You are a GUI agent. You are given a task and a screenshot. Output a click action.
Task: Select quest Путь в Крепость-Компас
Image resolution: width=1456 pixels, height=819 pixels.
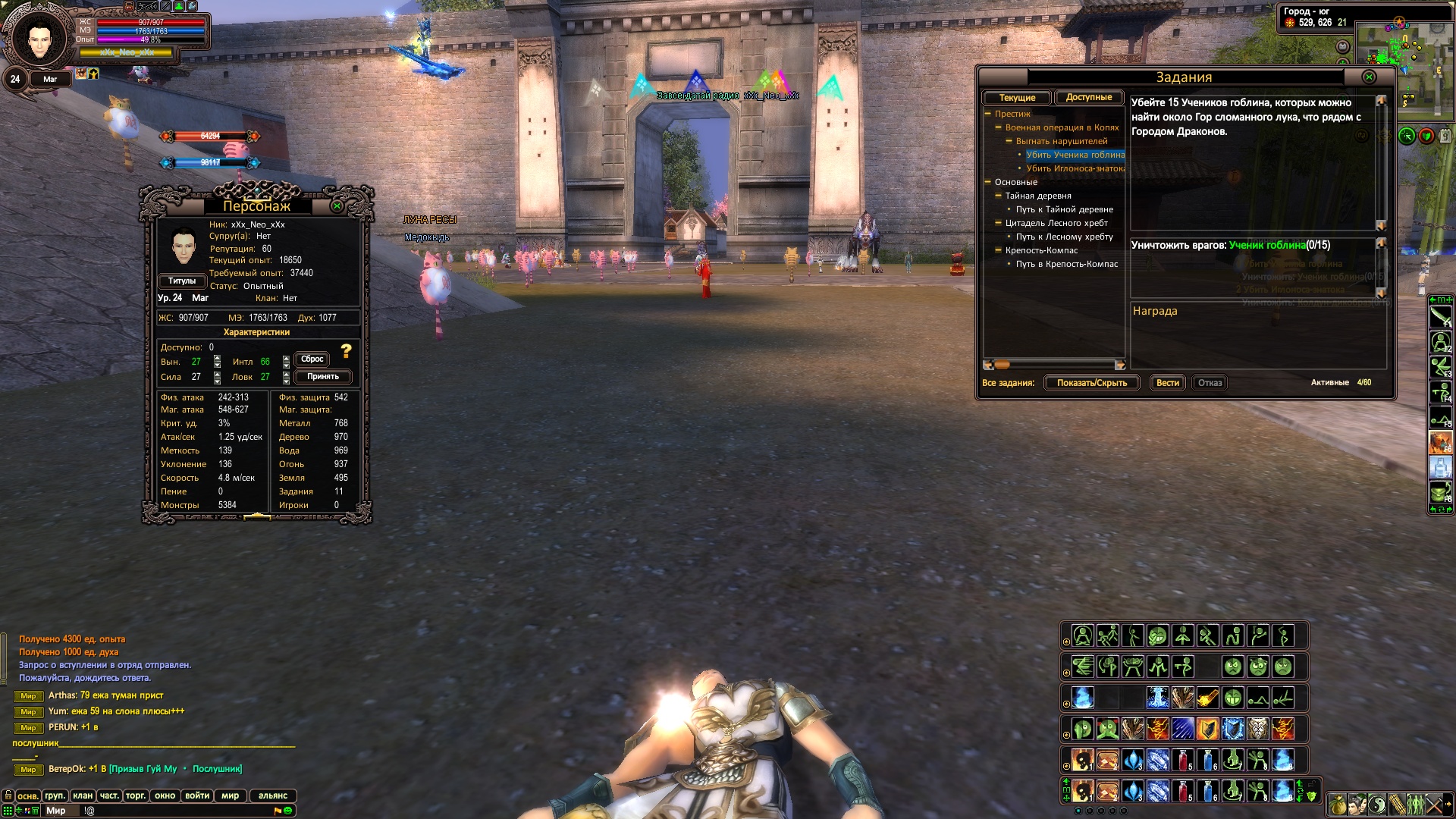1067,264
